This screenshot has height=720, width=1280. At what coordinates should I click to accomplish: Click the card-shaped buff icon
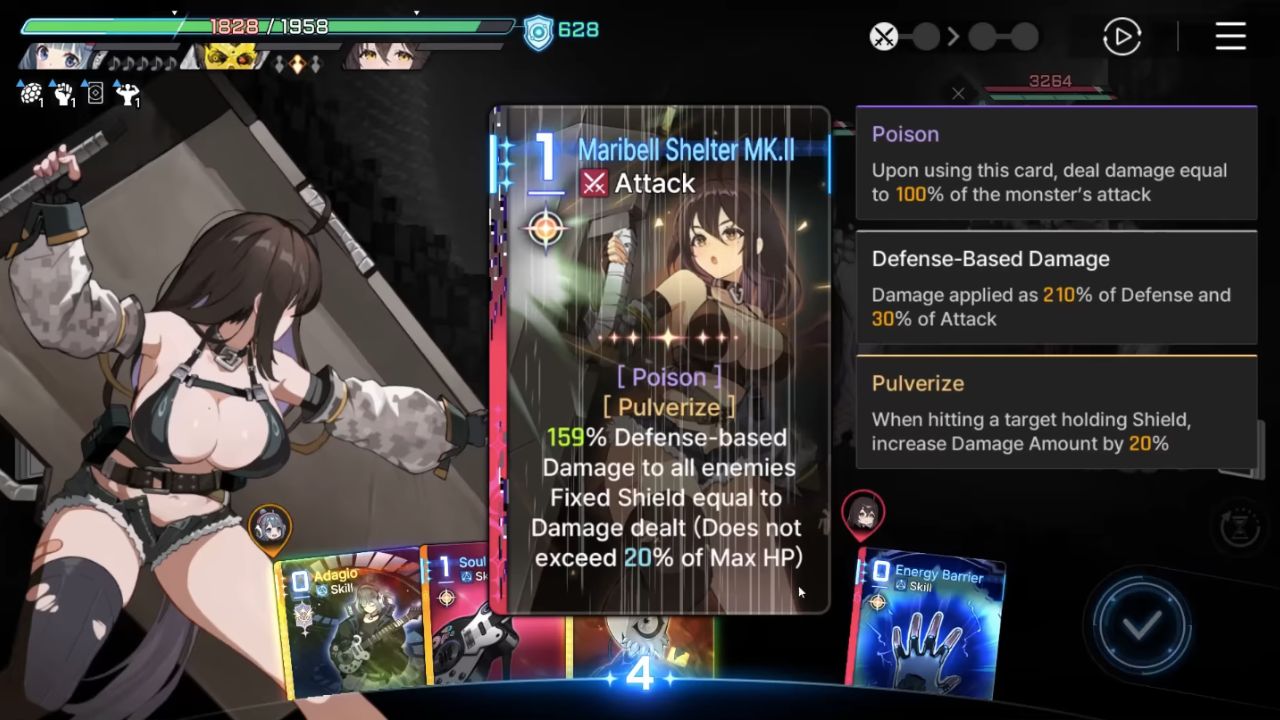point(94,93)
